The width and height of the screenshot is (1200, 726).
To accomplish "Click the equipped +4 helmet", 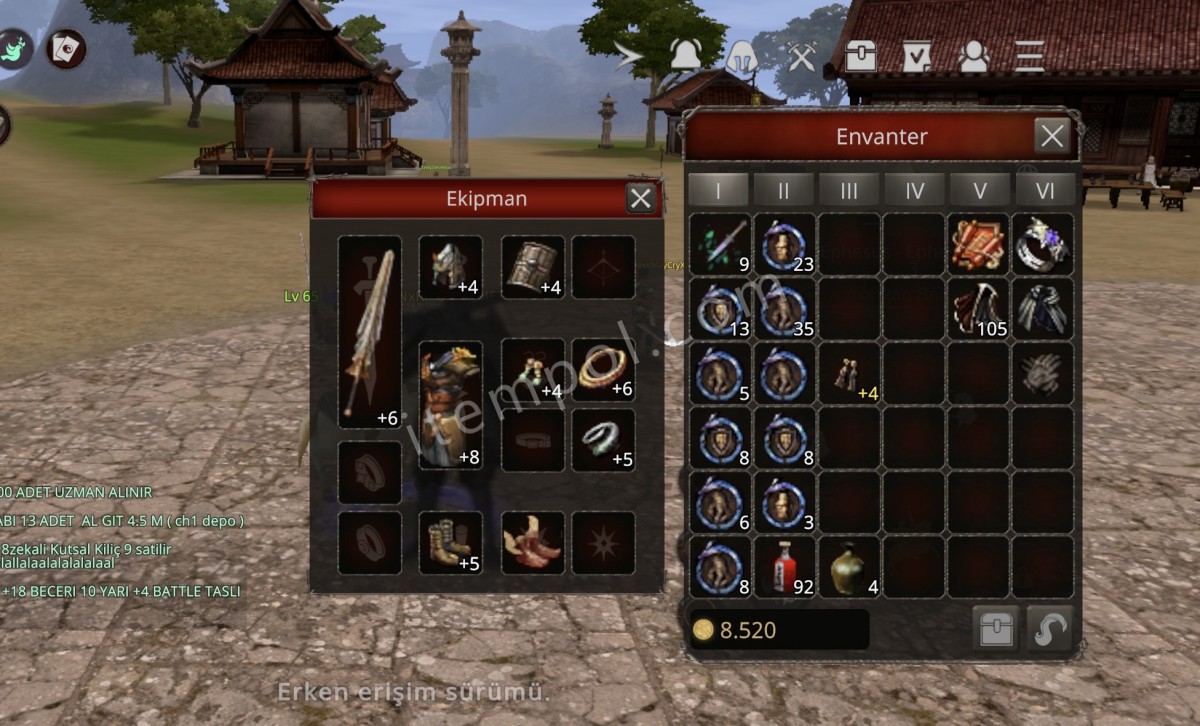I will pos(450,267).
